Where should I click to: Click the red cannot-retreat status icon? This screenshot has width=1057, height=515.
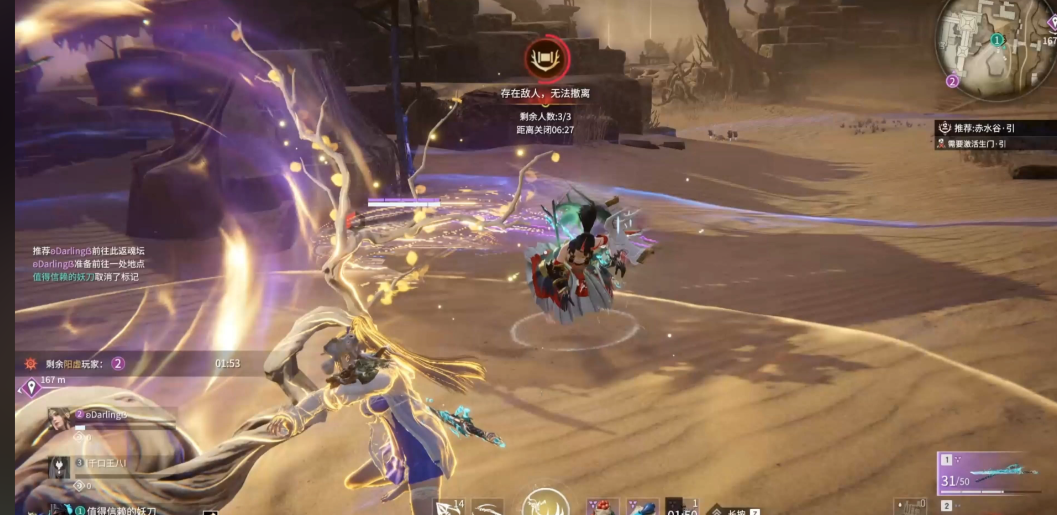[x=545, y=57]
